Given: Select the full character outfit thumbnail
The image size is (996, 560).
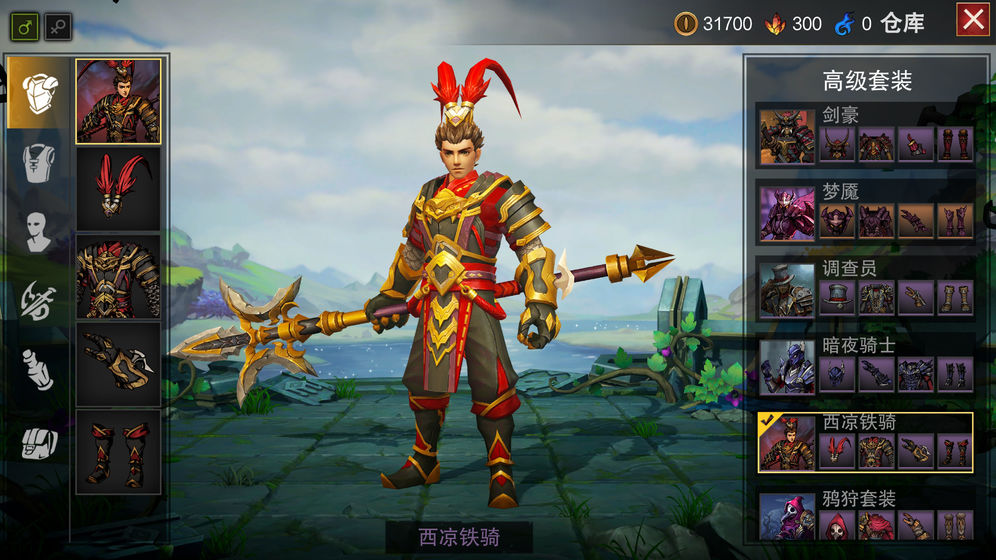Looking at the screenshot, I should 118,101.
